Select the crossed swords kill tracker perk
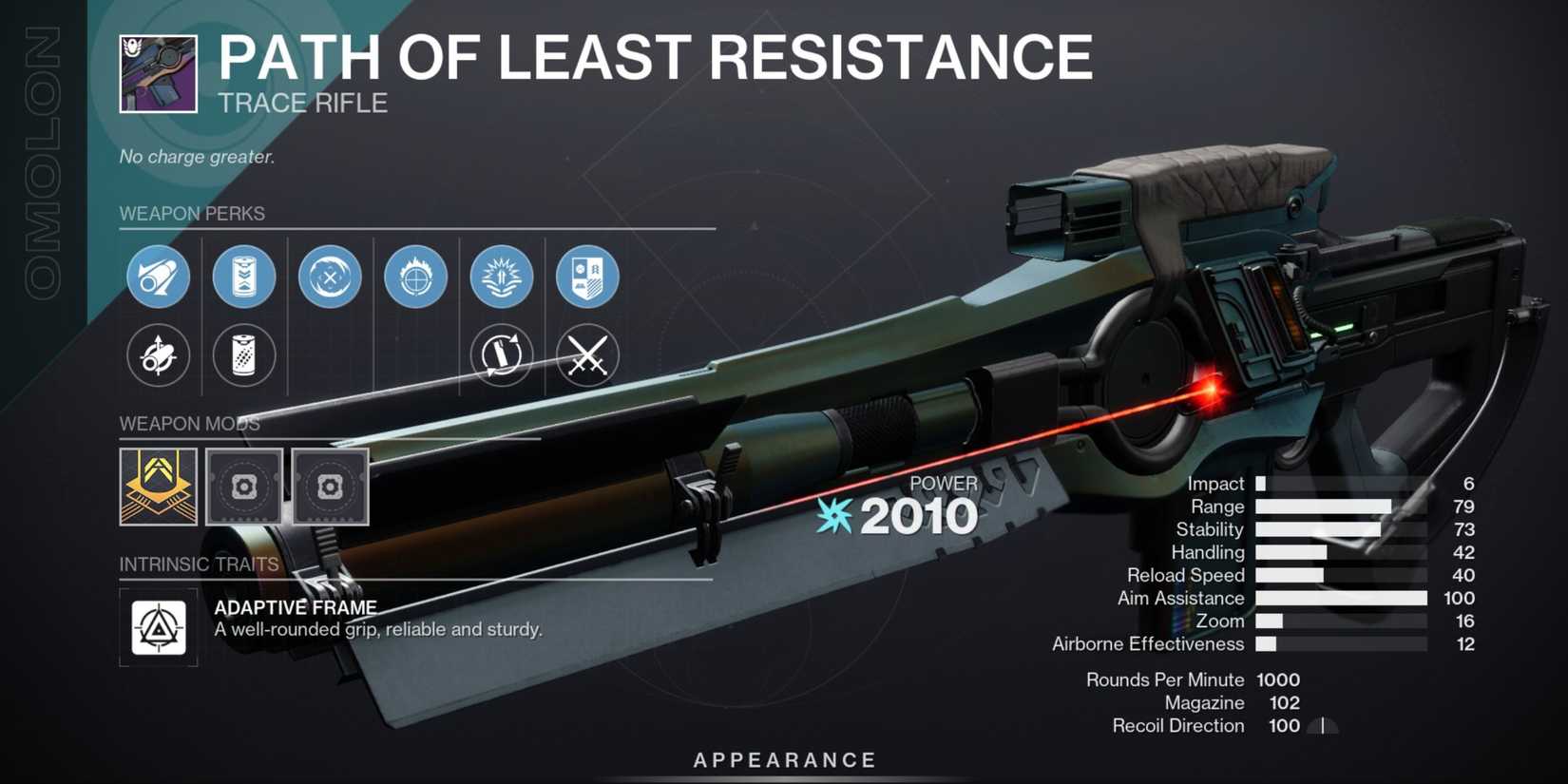The image size is (1568, 784). point(587,355)
